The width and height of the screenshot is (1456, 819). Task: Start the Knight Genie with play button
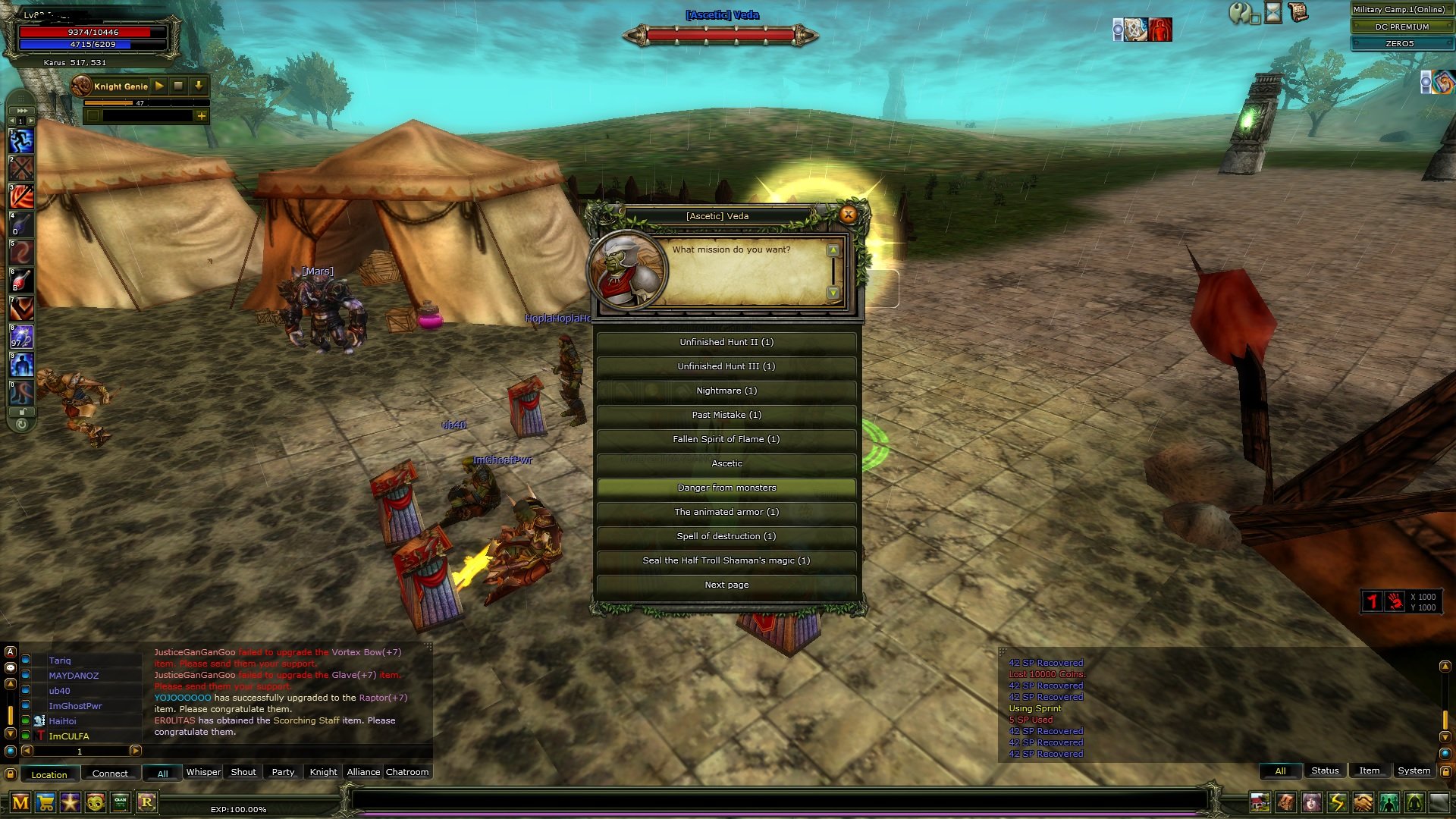159,86
